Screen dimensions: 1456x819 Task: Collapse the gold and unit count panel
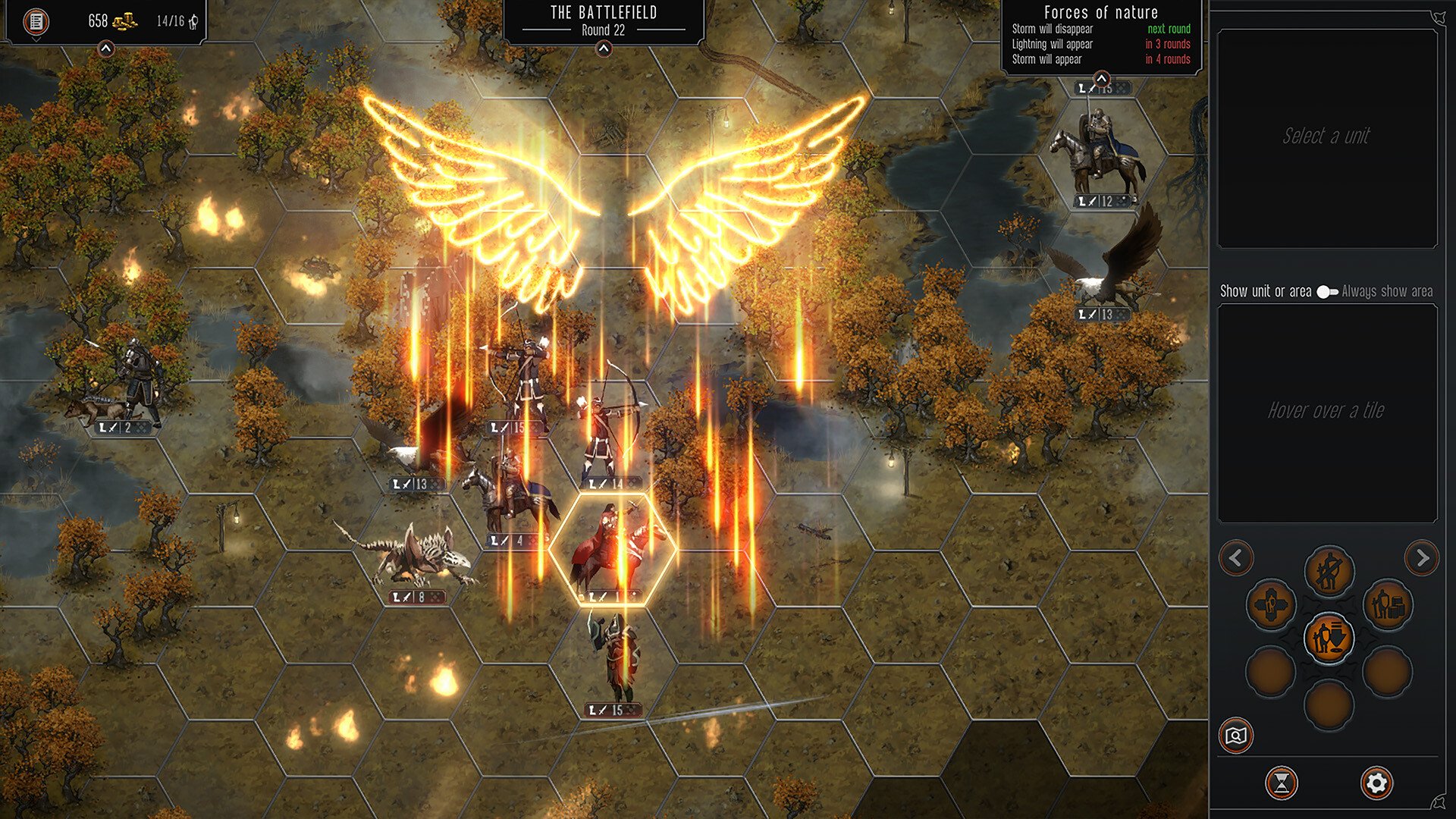[106, 49]
